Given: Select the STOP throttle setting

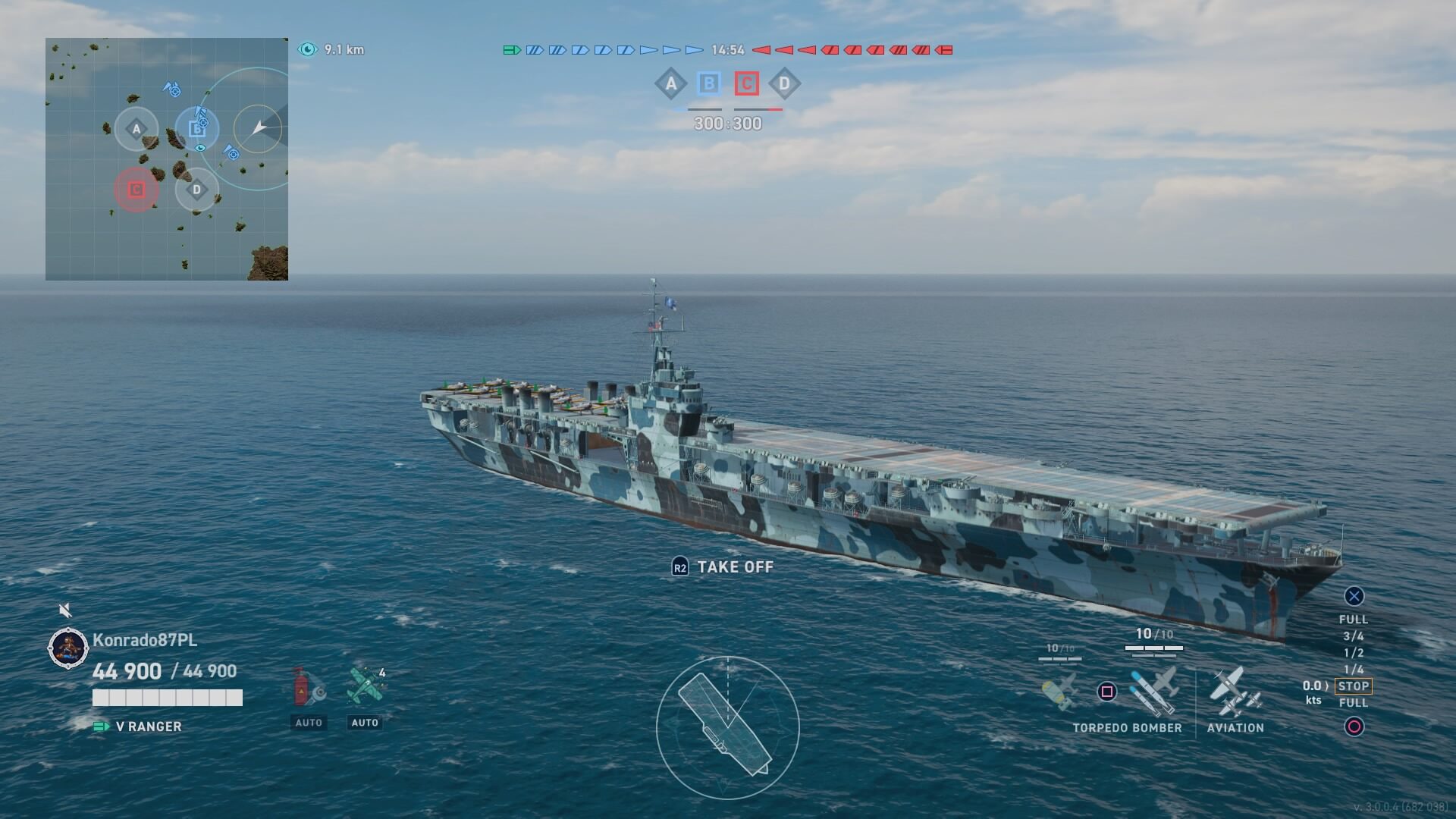Looking at the screenshot, I should (x=1354, y=686).
